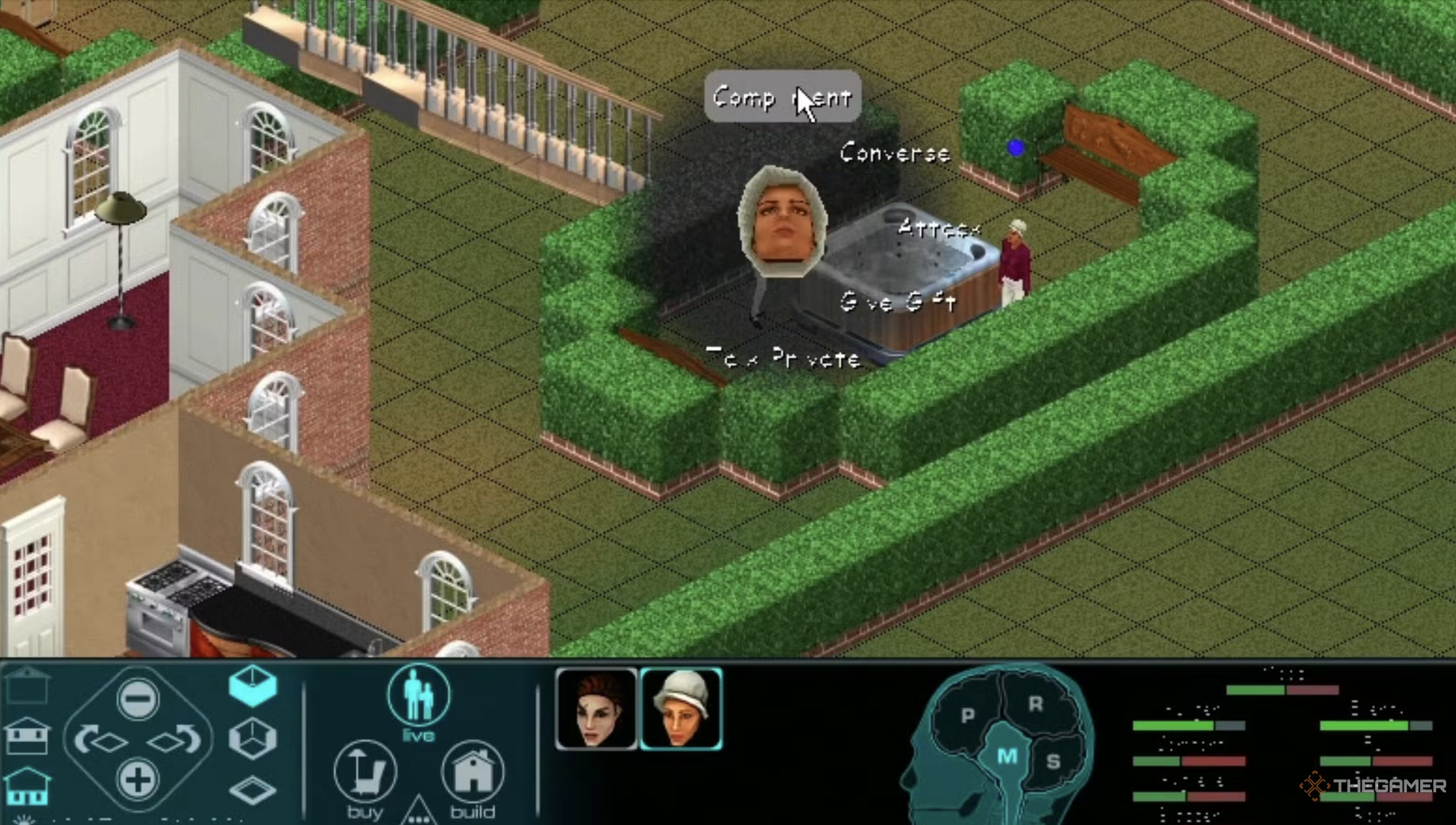Pick the Give Gift option
The height and width of the screenshot is (825, 1456).
pos(898,302)
